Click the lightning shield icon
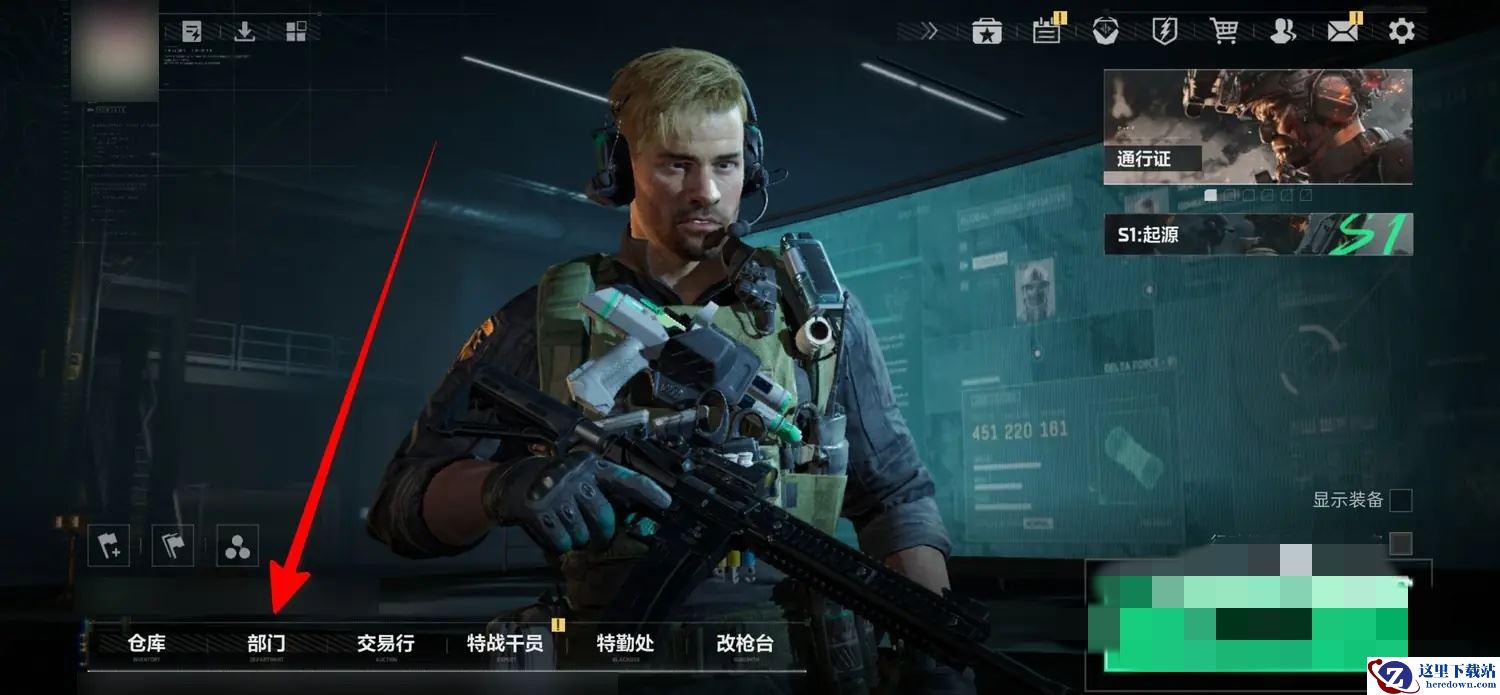1500x695 pixels. (x=1165, y=31)
